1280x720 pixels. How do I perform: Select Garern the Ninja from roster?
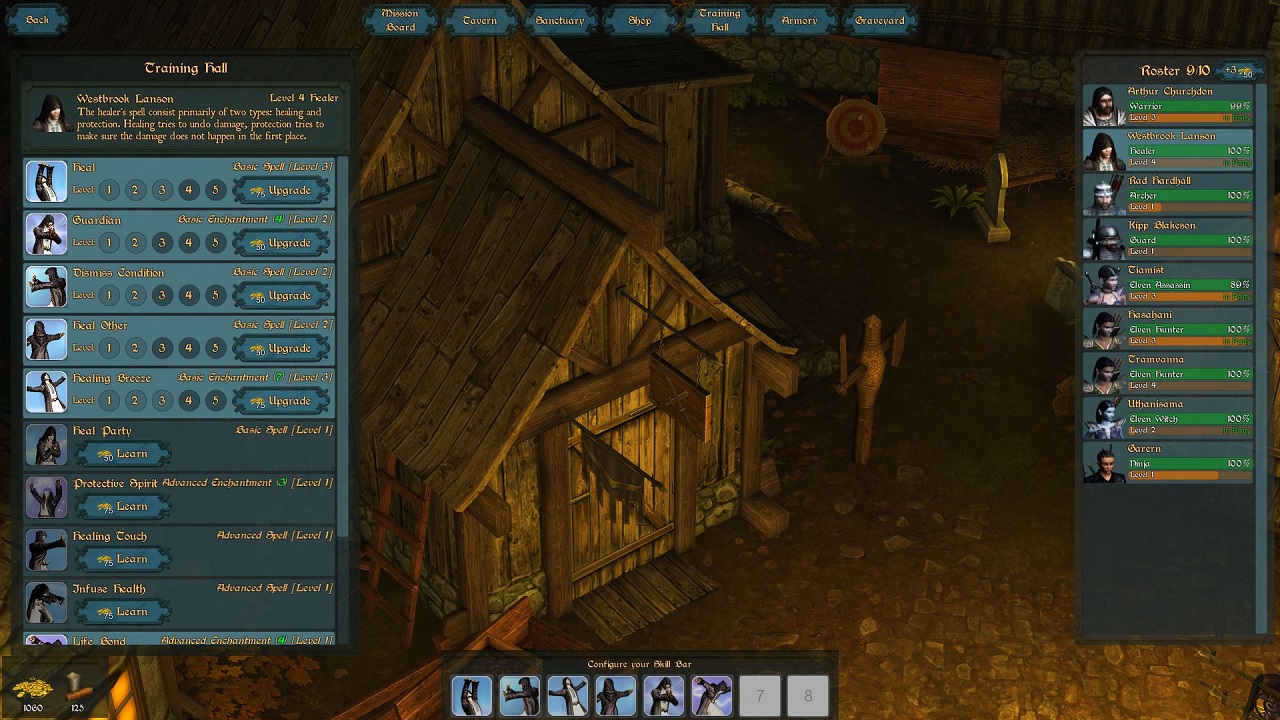click(1168, 462)
